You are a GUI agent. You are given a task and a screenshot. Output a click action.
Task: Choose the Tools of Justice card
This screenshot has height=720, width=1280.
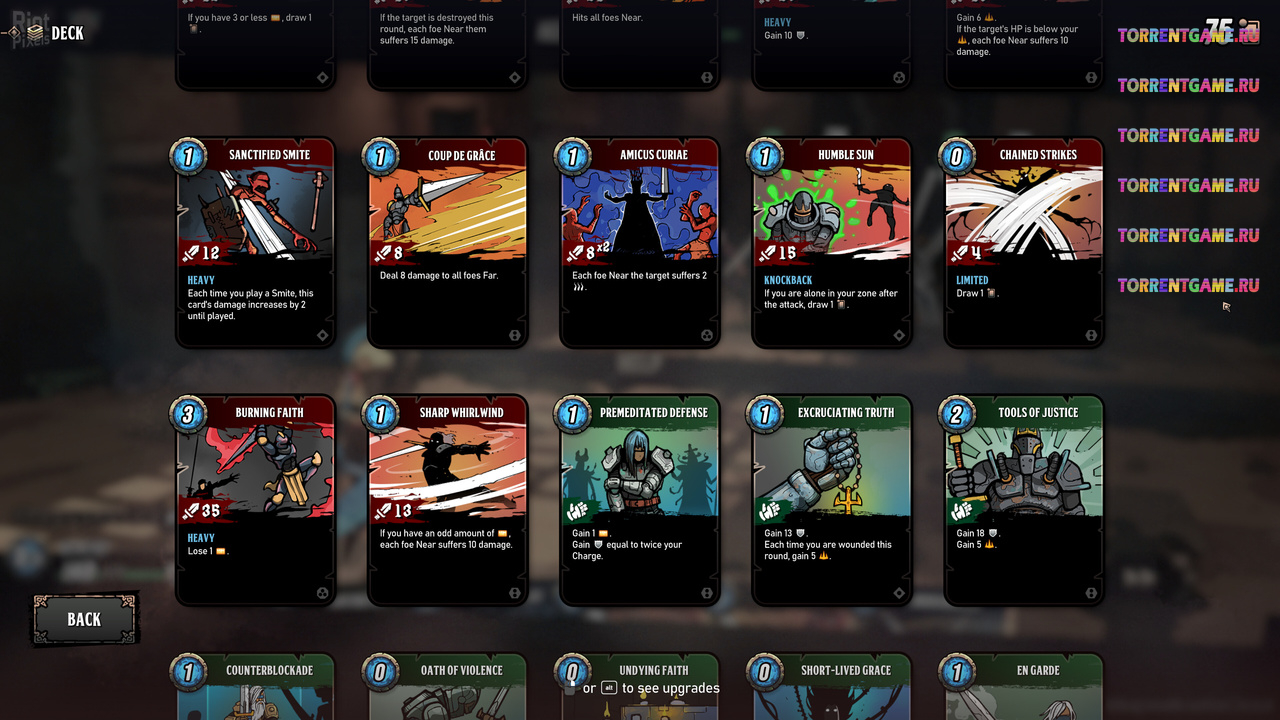point(1024,500)
